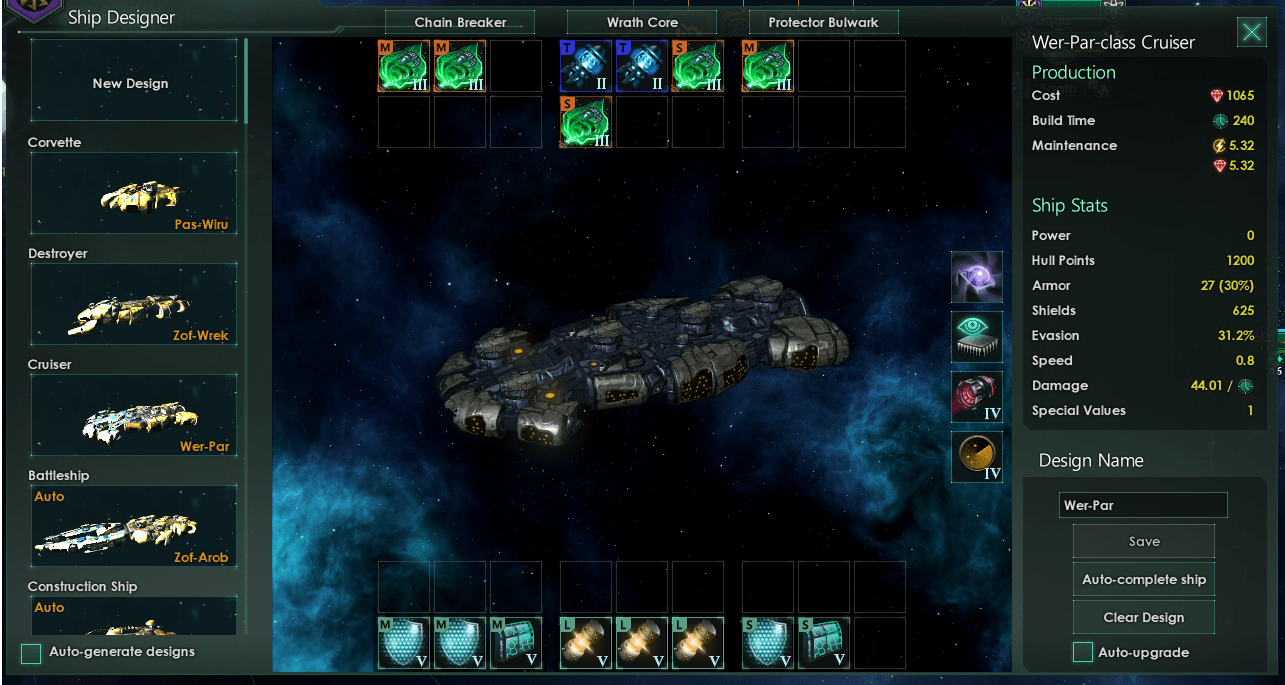Open the Wrath Core section selector
The width and height of the screenshot is (1285, 685).
[642, 22]
